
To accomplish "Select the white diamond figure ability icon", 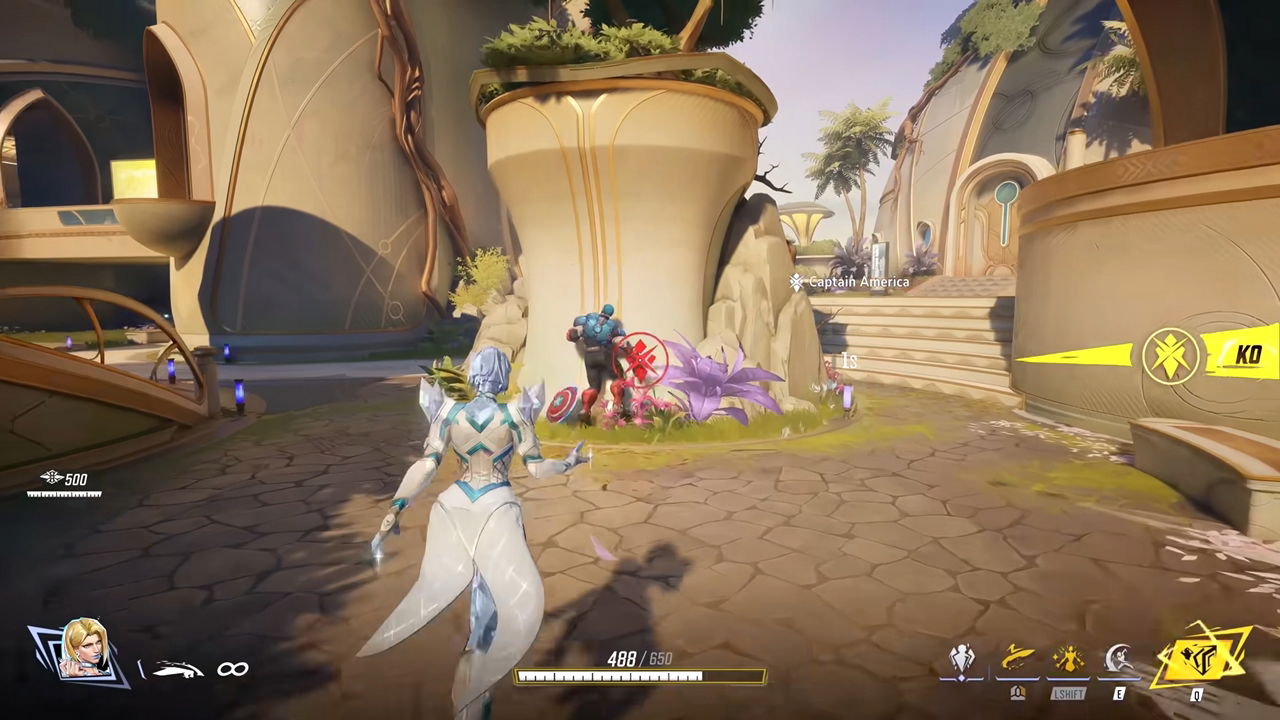I will pyautogui.click(x=963, y=660).
